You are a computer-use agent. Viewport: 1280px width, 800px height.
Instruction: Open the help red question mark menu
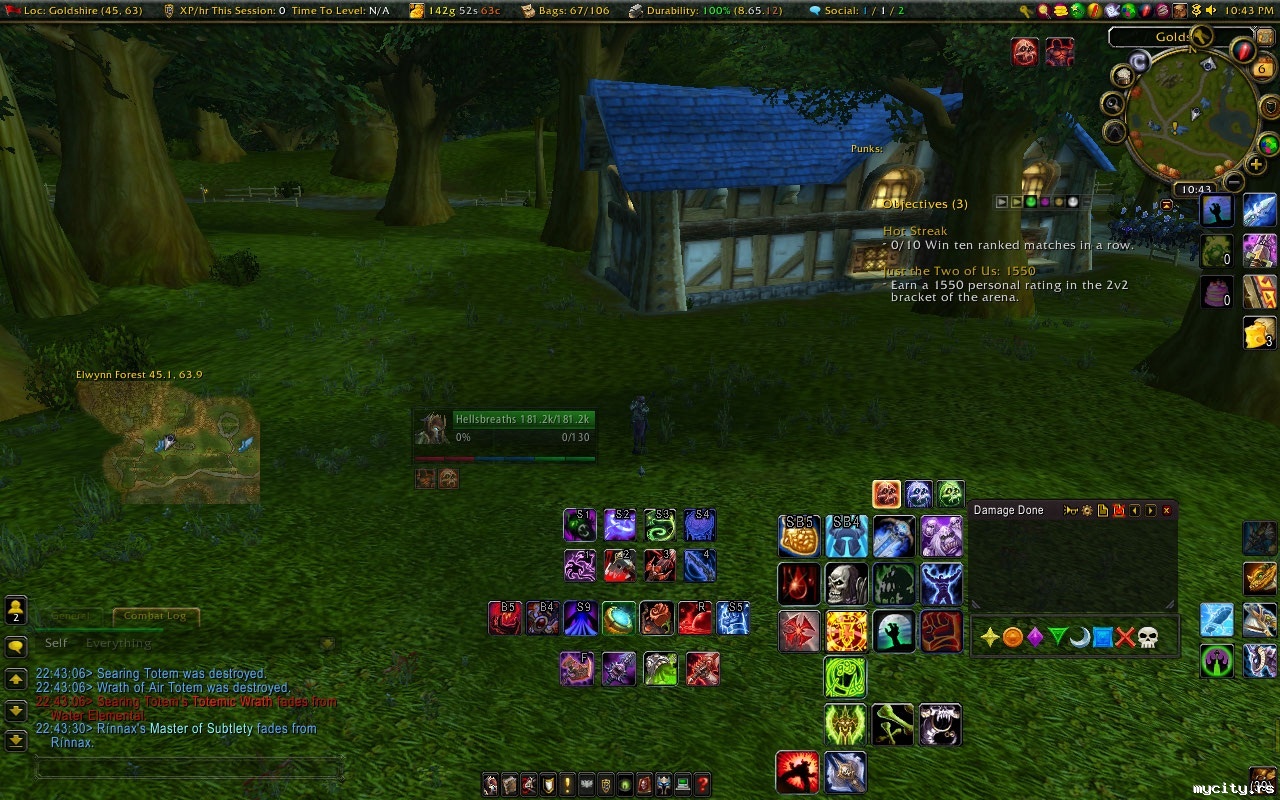point(703,785)
